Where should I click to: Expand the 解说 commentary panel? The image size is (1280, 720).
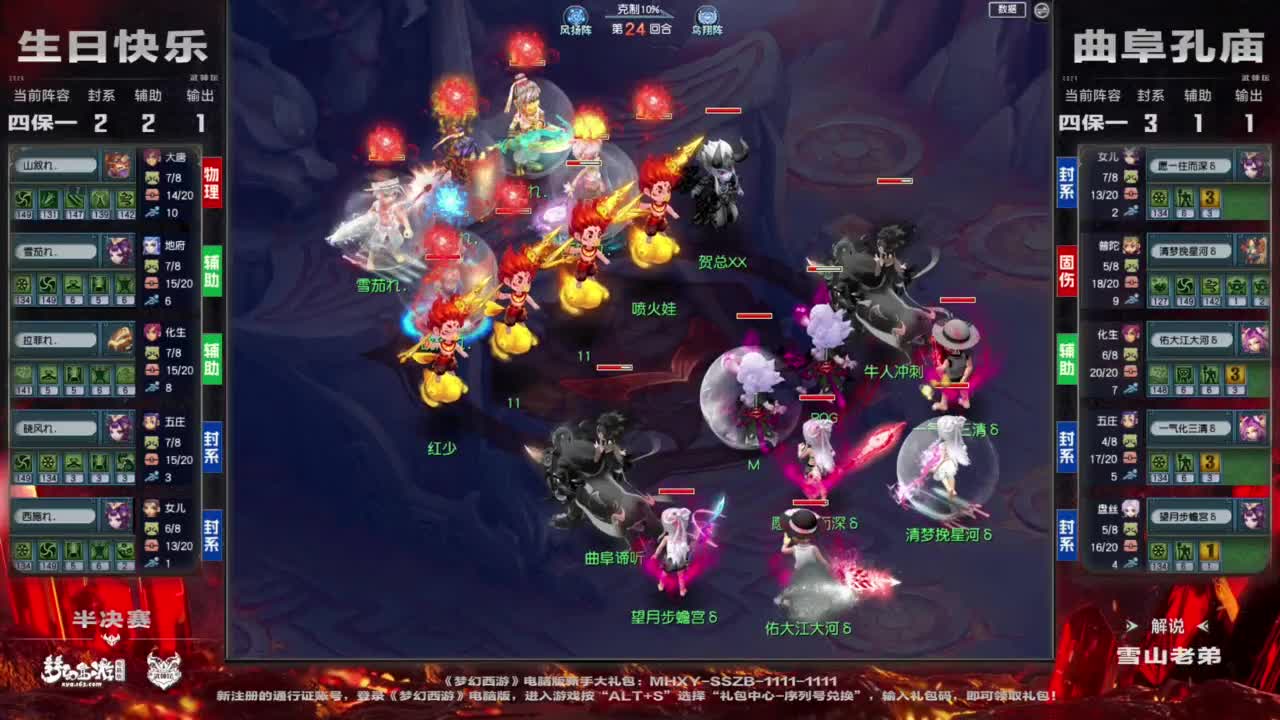coord(1168,626)
